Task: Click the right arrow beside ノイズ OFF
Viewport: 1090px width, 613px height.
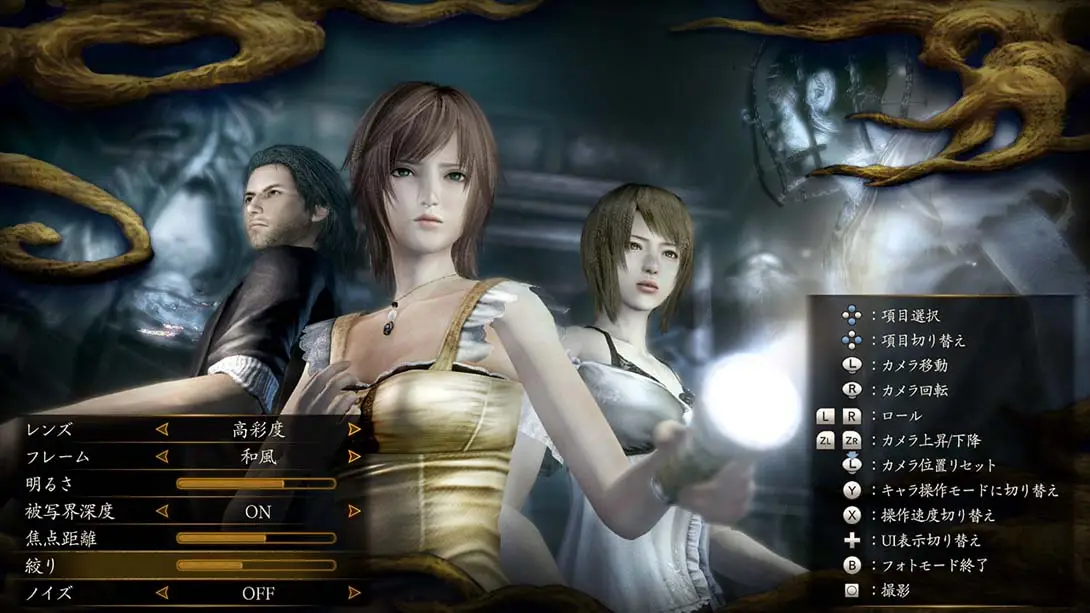Action: [x=354, y=593]
